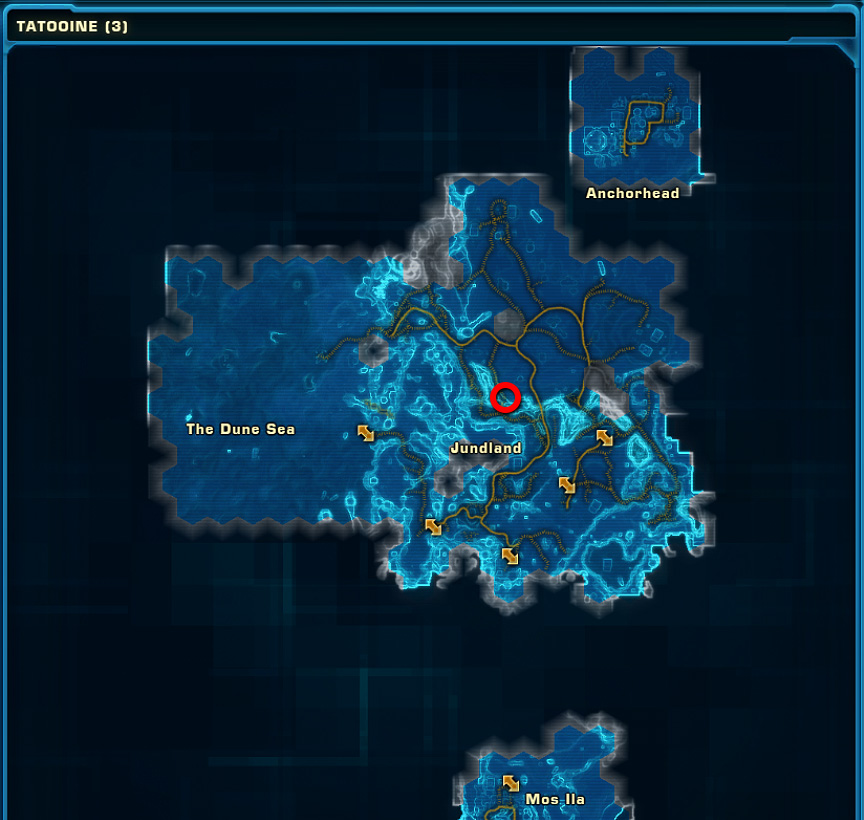This screenshot has width=864, height=820.
Task: Select the Anchorhead region label
Action: pyautogui.click(x=632, y=193)
